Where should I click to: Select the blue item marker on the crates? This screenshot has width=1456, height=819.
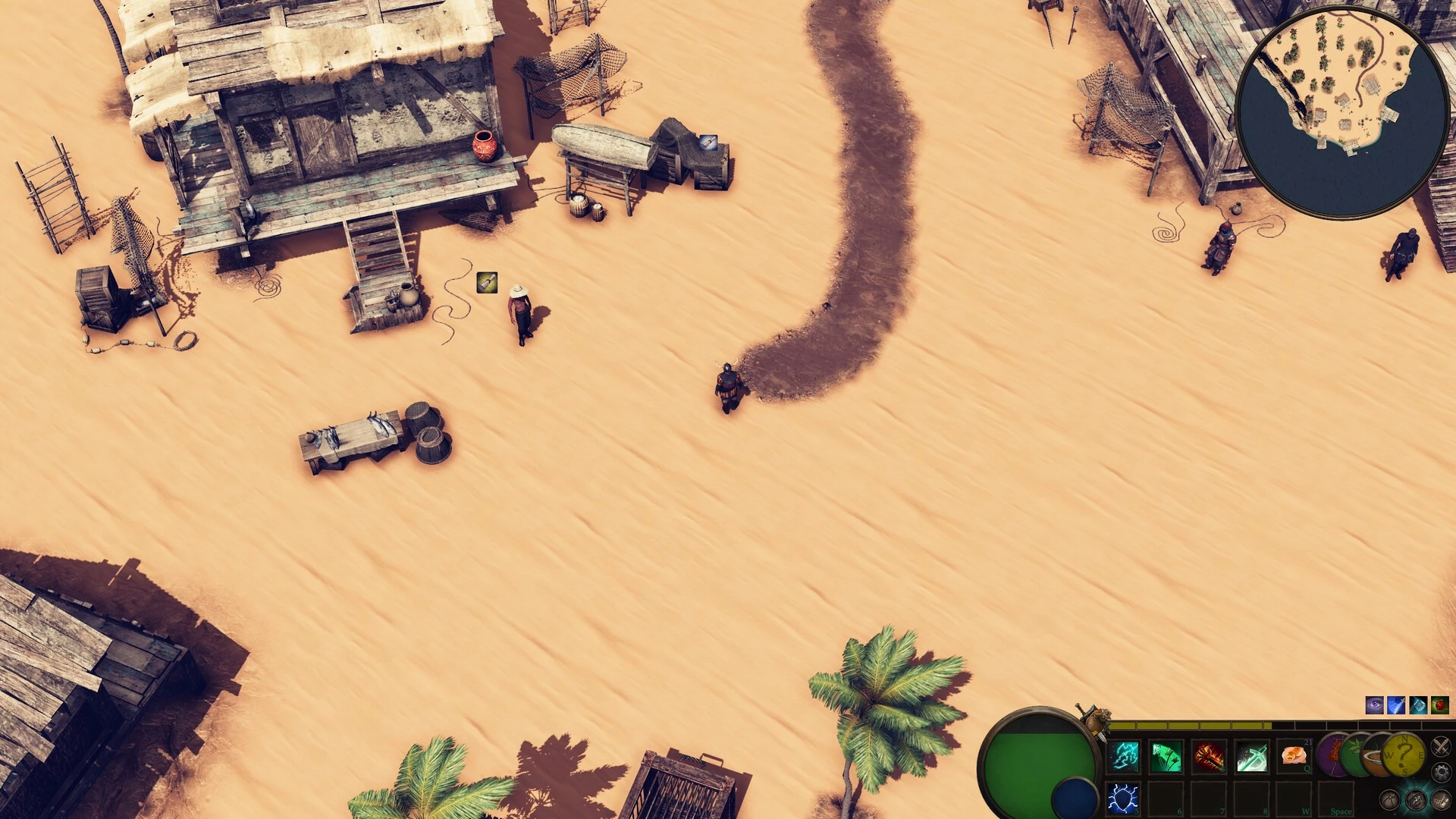click(708, 142)
